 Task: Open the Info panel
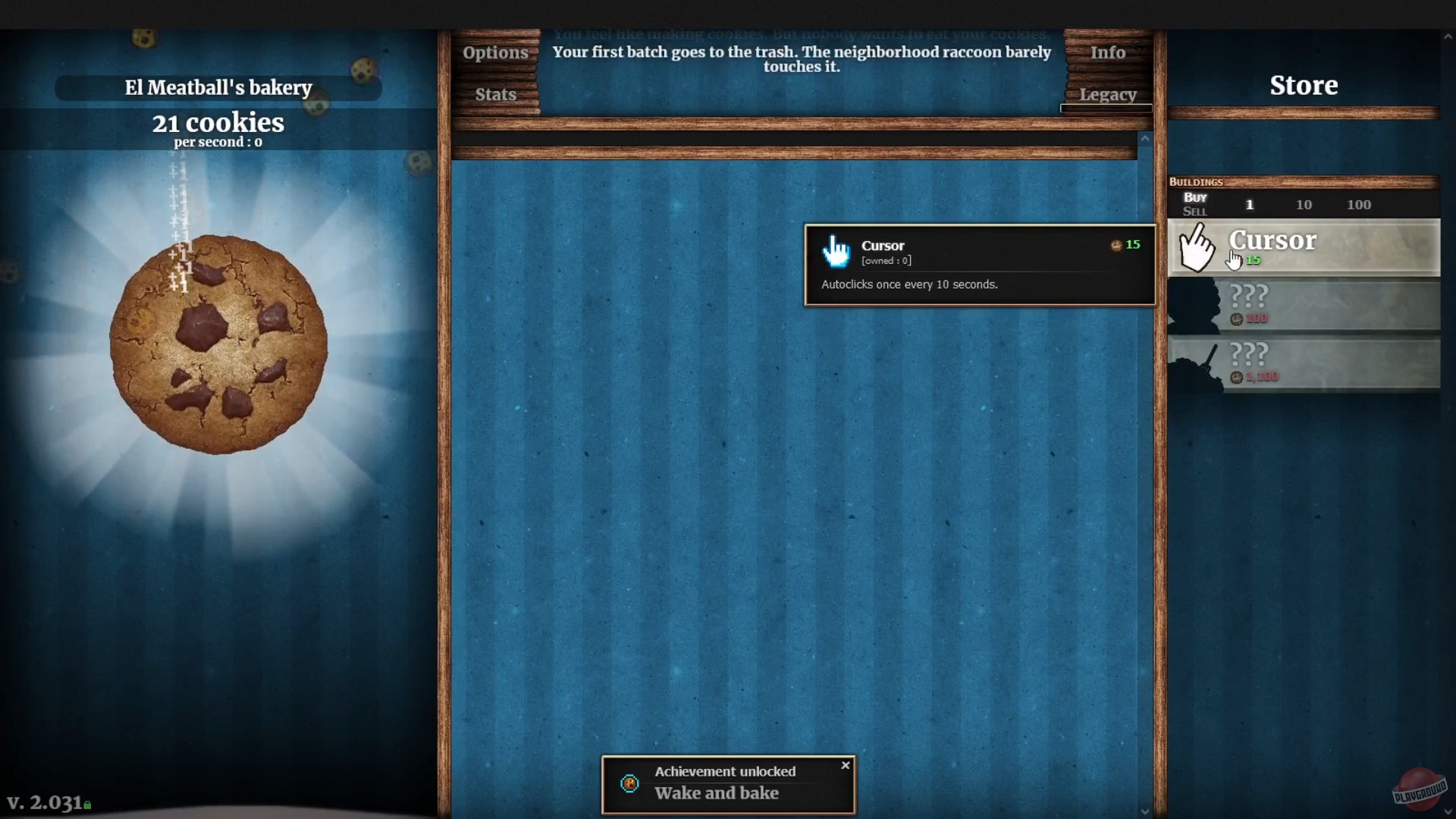point(1107,52)
